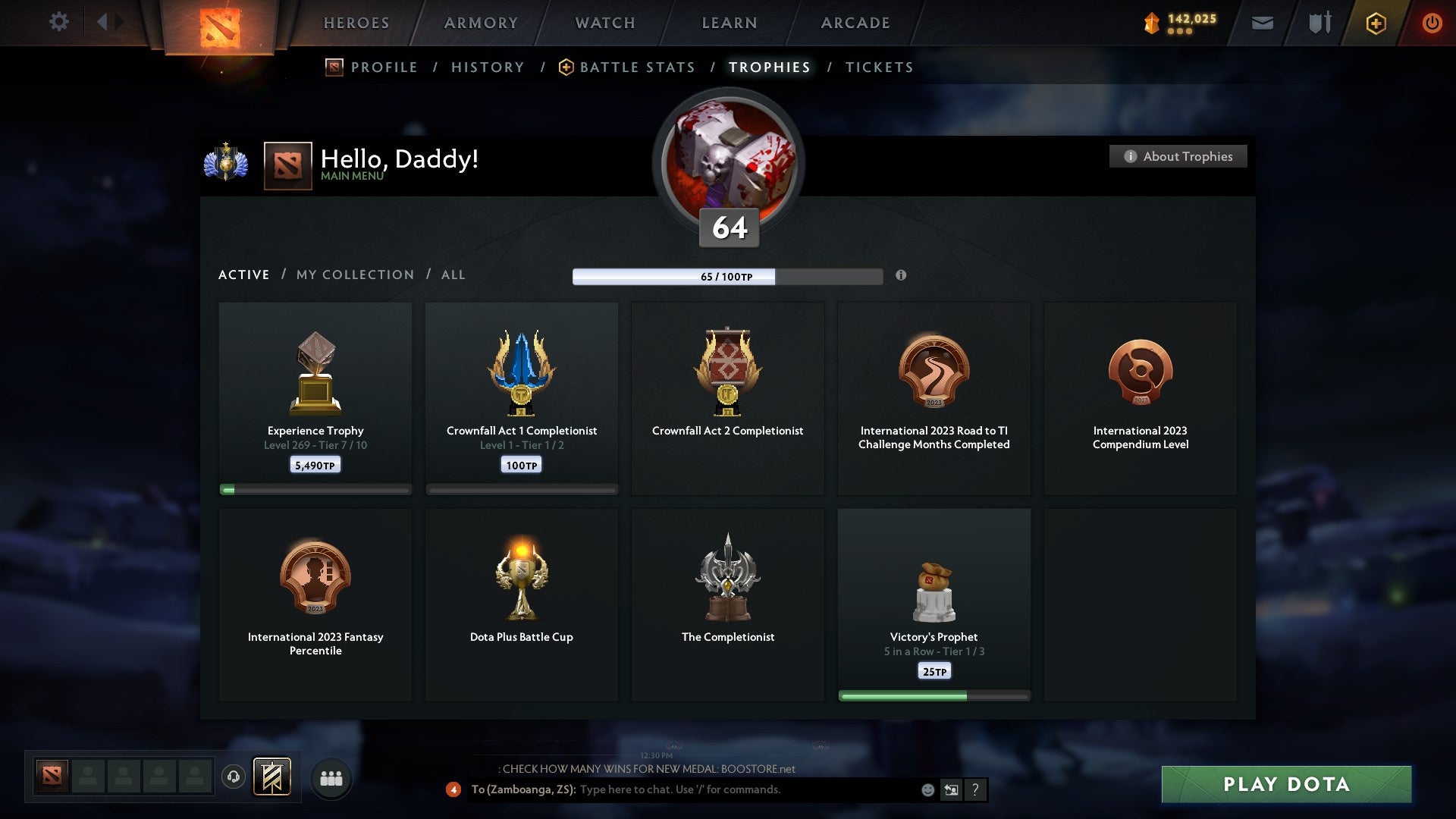The height and width of the screenshot is (819, 1456).
Task: Open the armory shield and sword icon
Action: 1319,23
